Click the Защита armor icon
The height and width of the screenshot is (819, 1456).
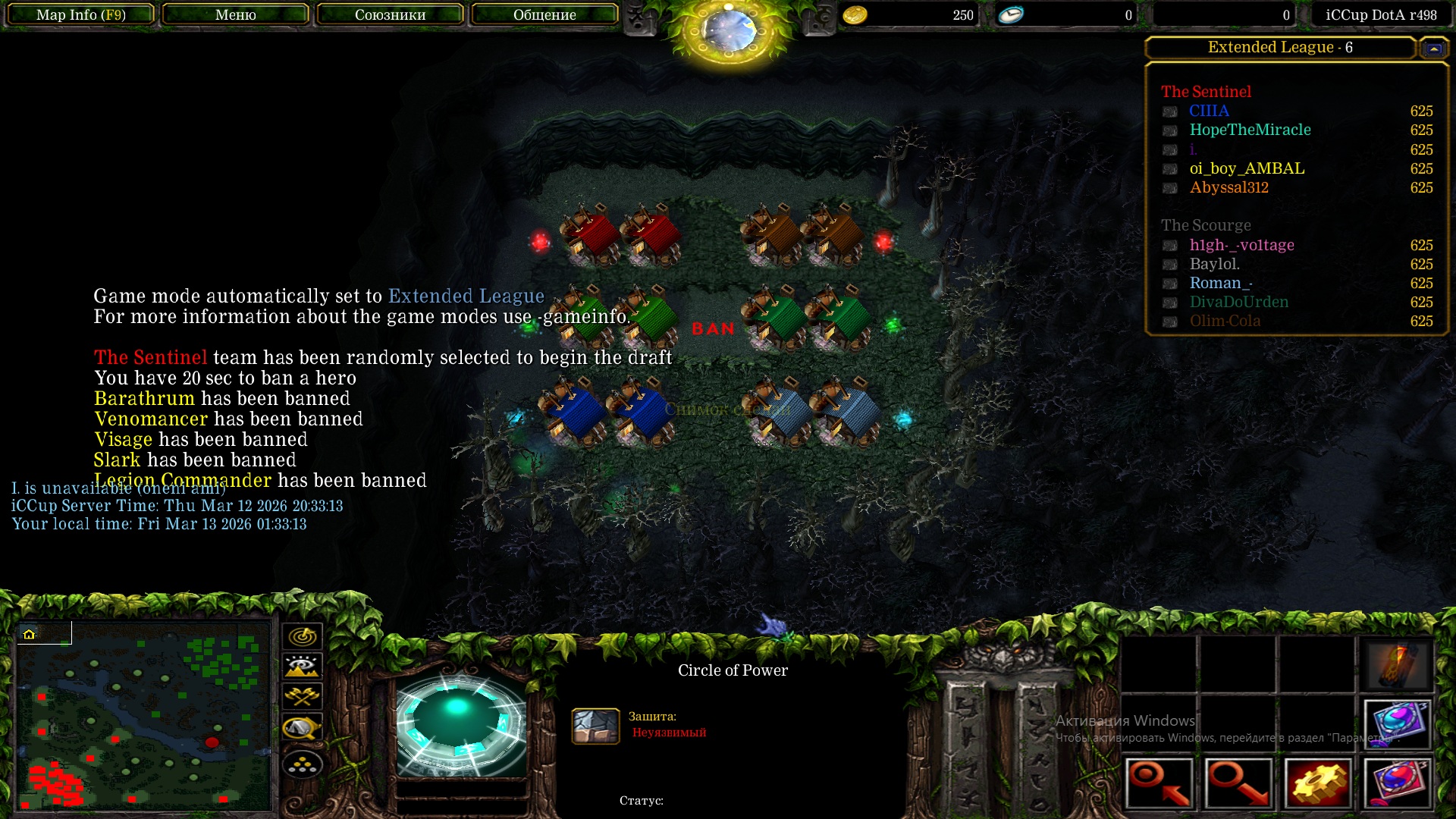tap(595, 726)
